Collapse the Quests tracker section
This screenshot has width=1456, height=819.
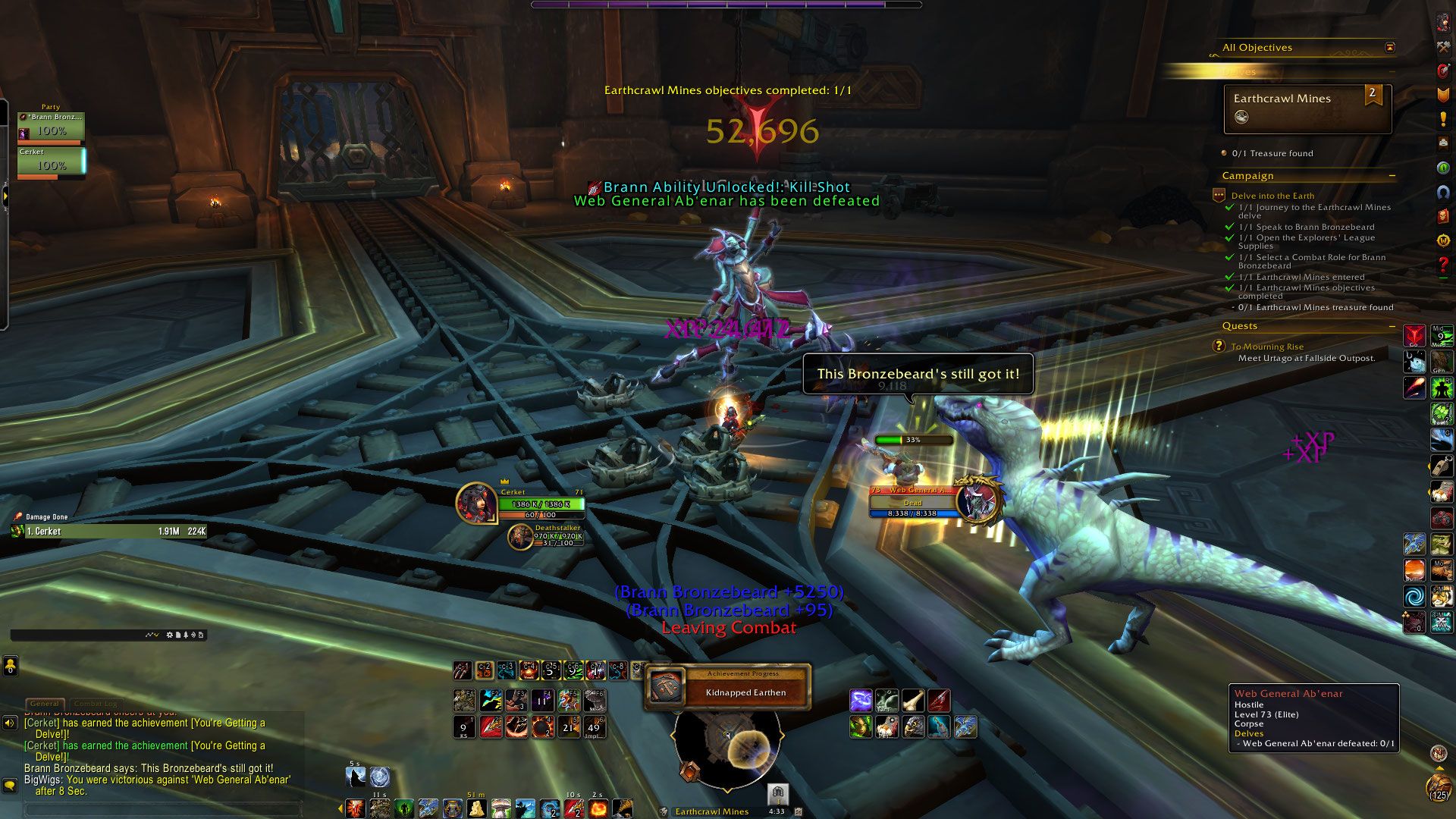point(1392,326)
